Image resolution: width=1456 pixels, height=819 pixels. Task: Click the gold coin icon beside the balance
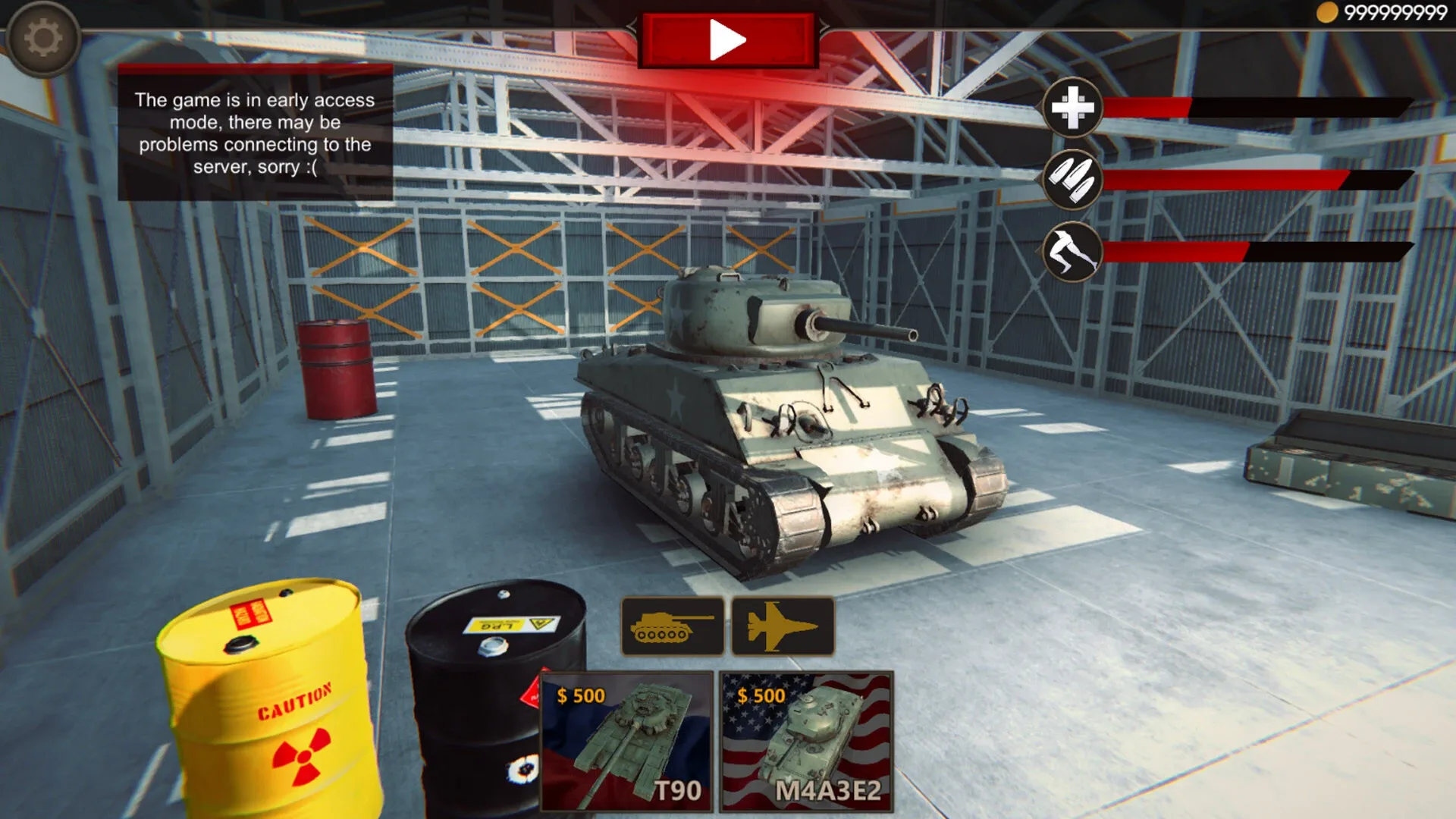[1326, 11]
